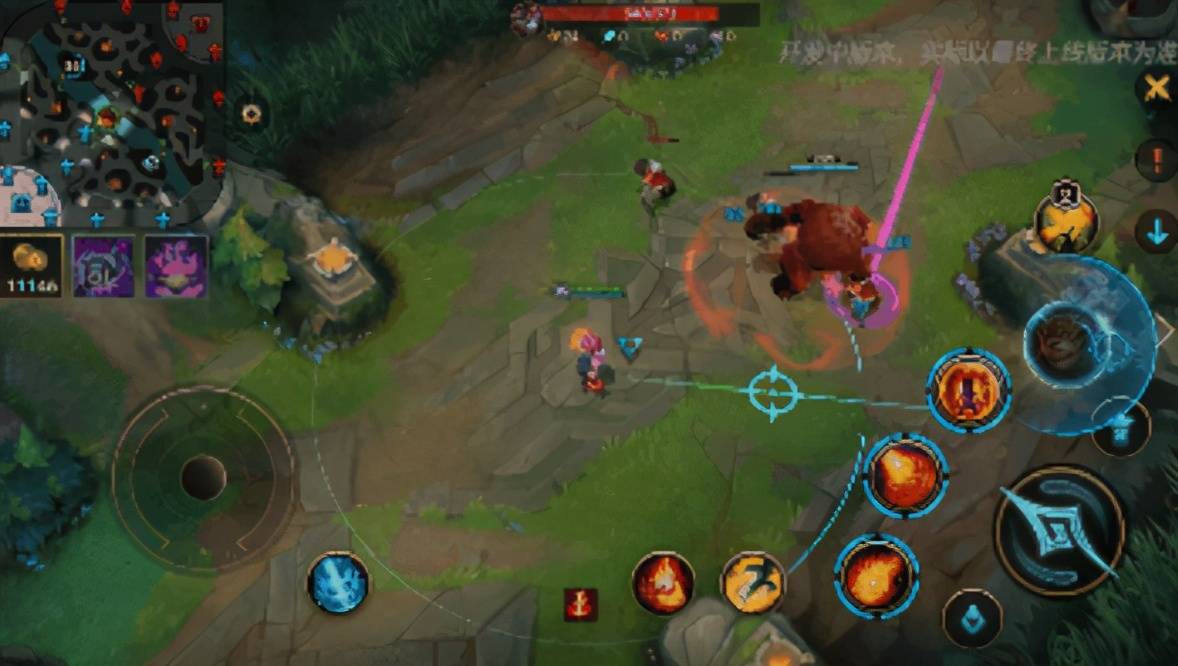The image size is (1178, 666).
Task: Cast the lowest blue-ringed fireball ability
Action: [x=876, y=576]
